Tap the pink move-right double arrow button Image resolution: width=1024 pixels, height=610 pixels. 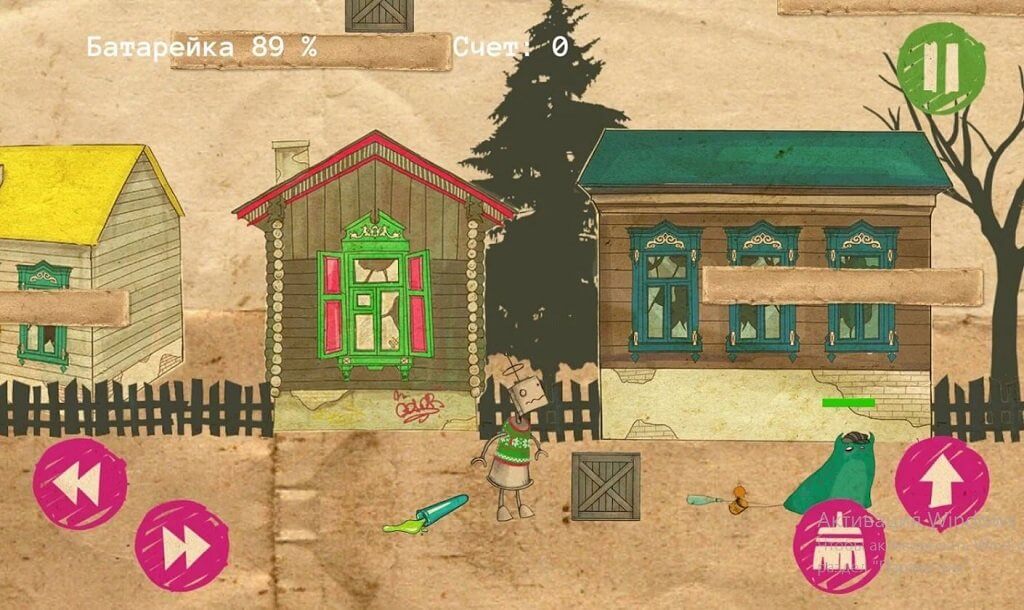[x=182, y=546]
